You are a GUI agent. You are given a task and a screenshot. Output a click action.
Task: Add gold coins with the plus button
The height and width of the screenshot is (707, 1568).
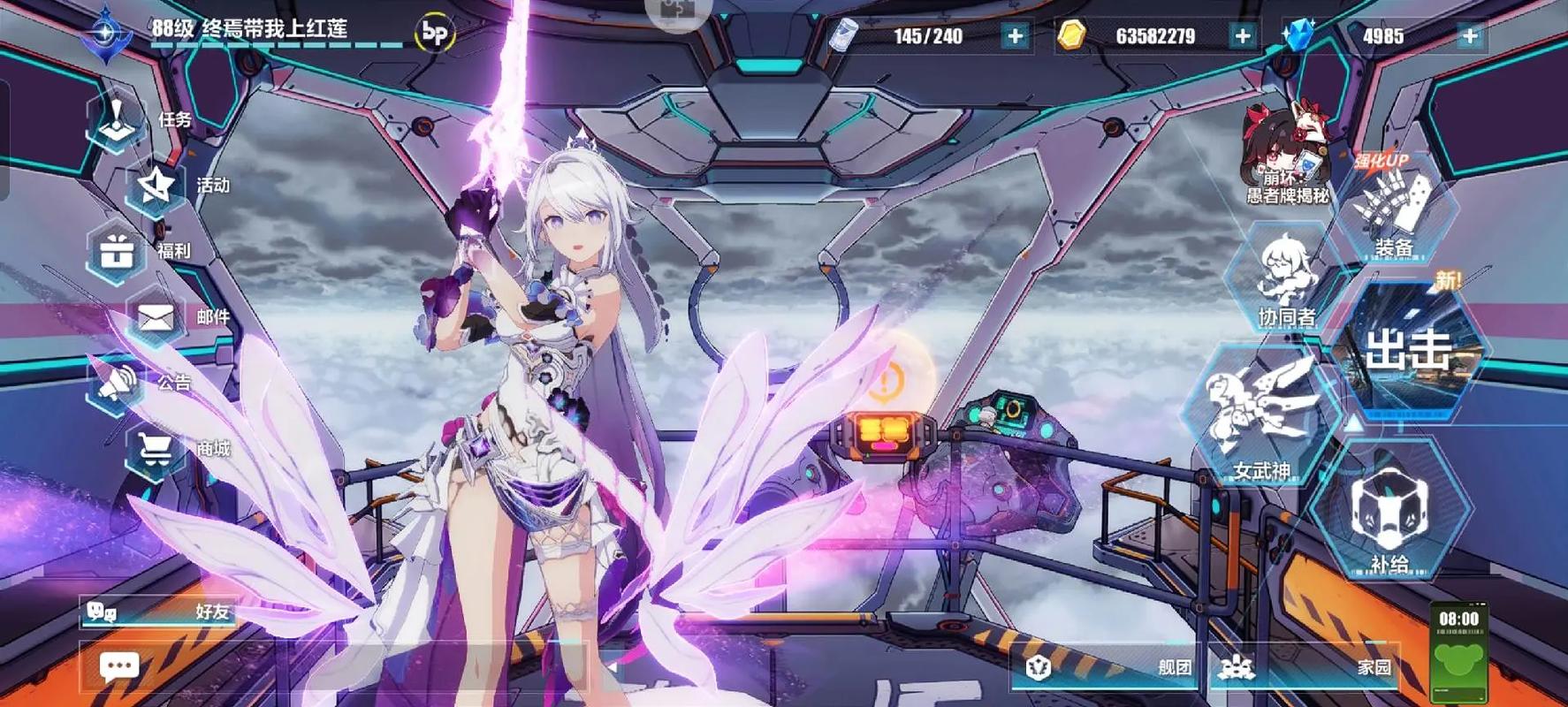[1242, 36]
